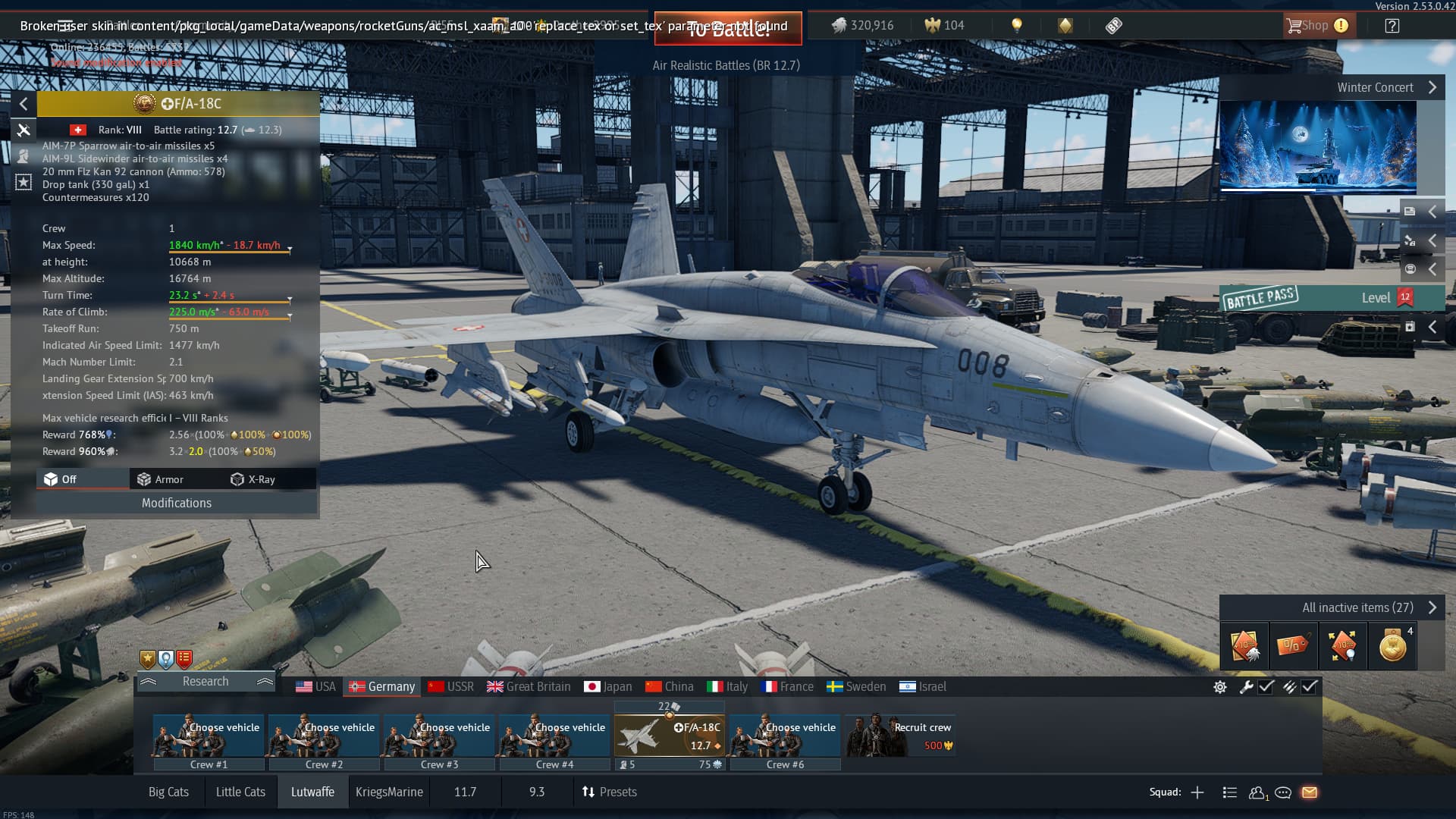Open the Presets menu
The height and width of the screenshot is (819, 1456).
pos(610,792)
